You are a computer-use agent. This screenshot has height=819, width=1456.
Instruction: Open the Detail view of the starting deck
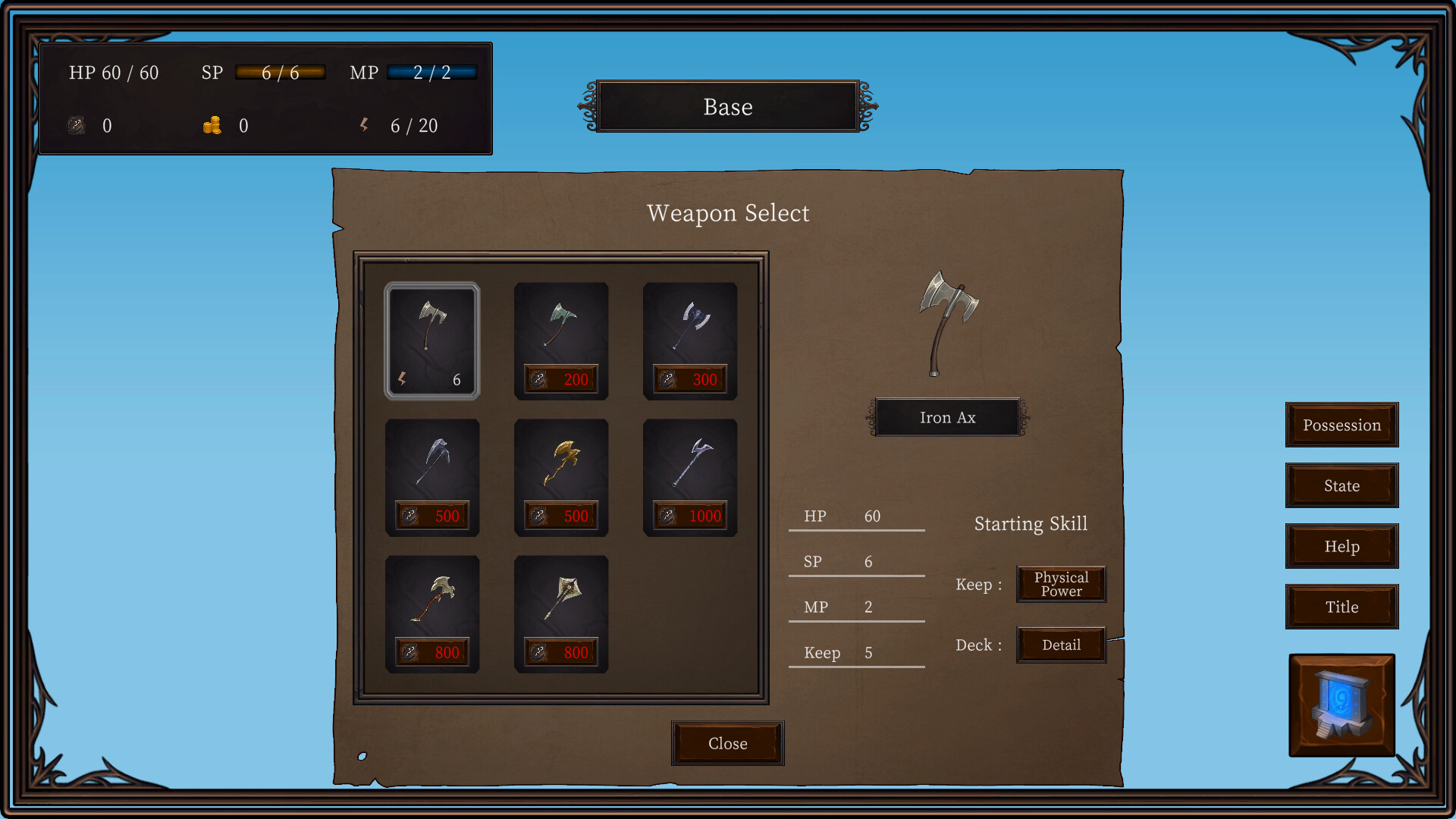pos(1061,645)
